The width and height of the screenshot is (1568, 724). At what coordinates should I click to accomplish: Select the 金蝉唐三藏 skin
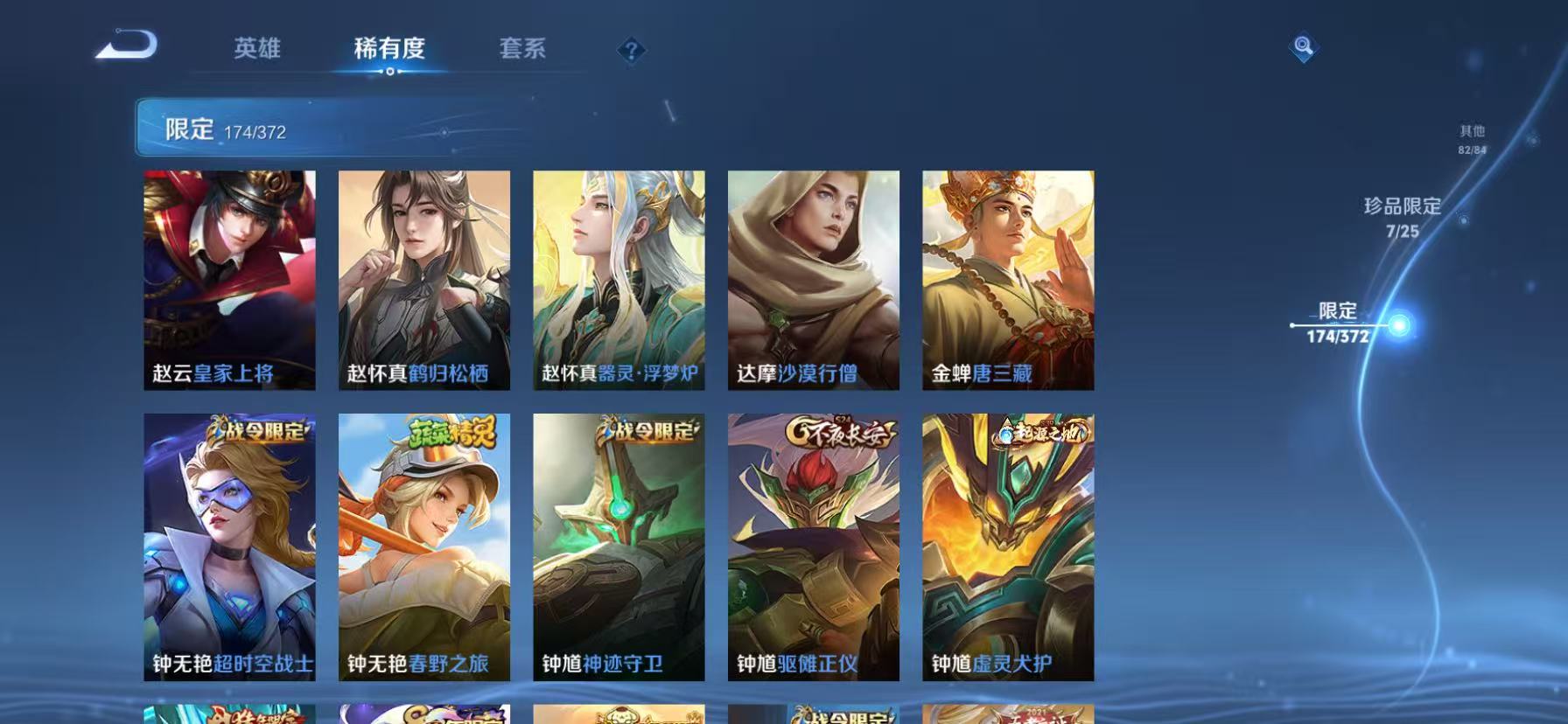pyautogui.click(x=1006, y=278)
